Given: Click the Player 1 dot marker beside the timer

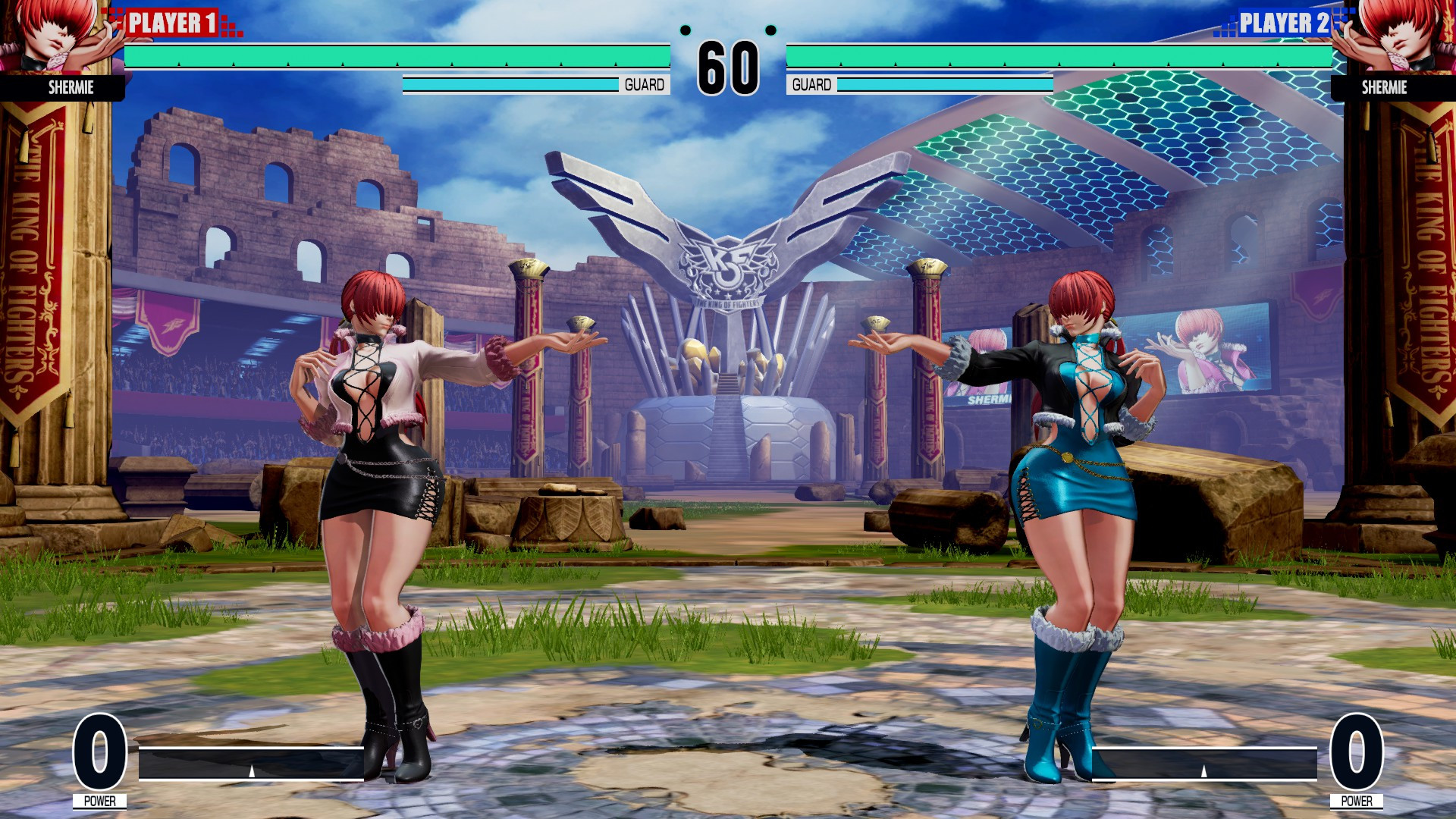Looking at the screenshot, I should coord(686,32).
